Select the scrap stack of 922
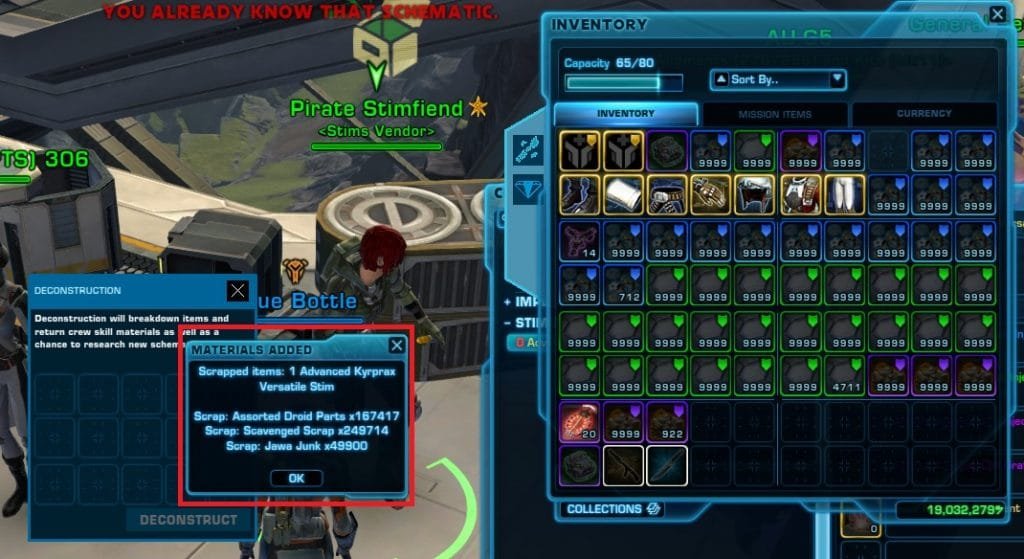The image size is (1024, 559). [668, 421]
